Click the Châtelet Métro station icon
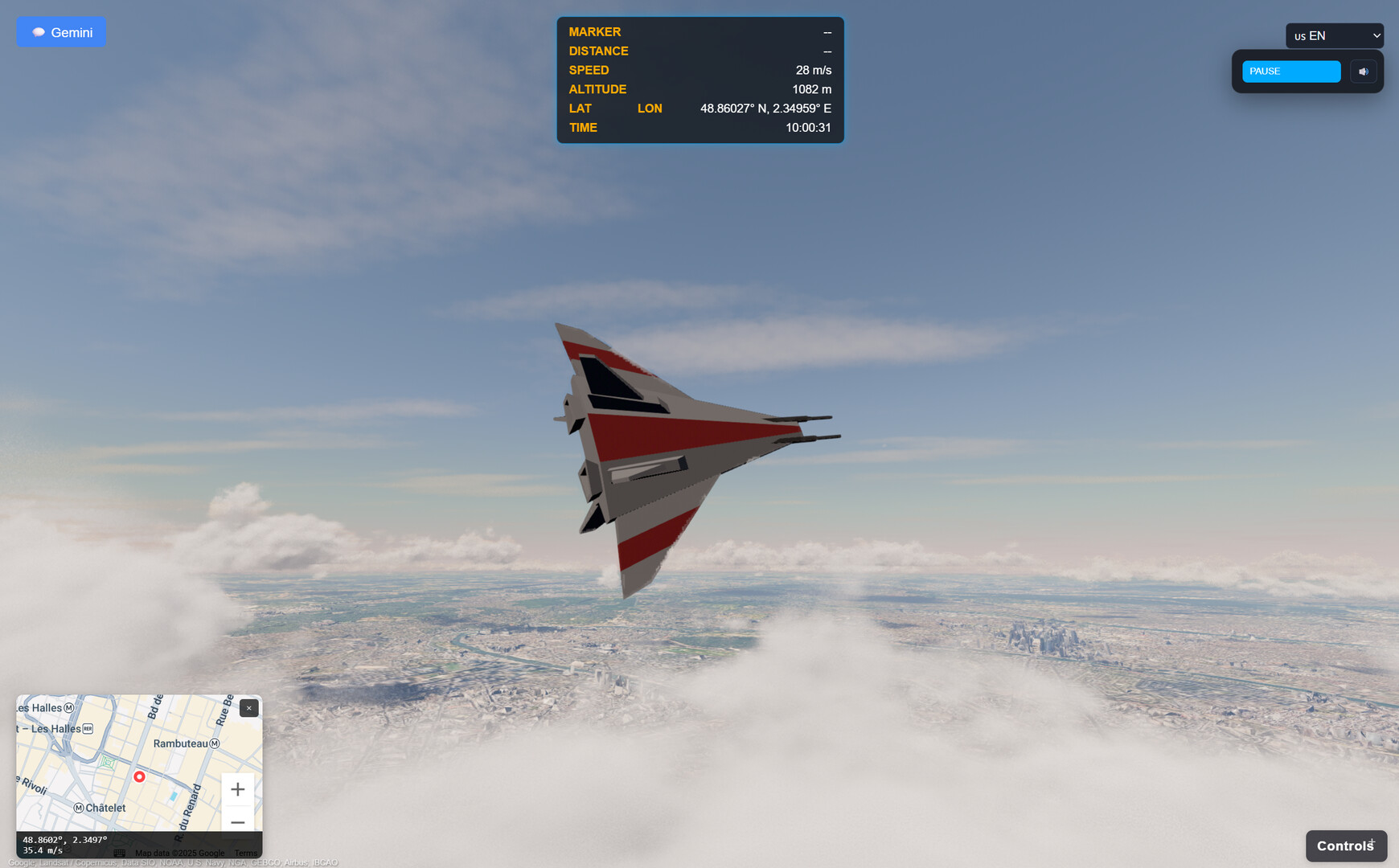 tap(78, 808)
